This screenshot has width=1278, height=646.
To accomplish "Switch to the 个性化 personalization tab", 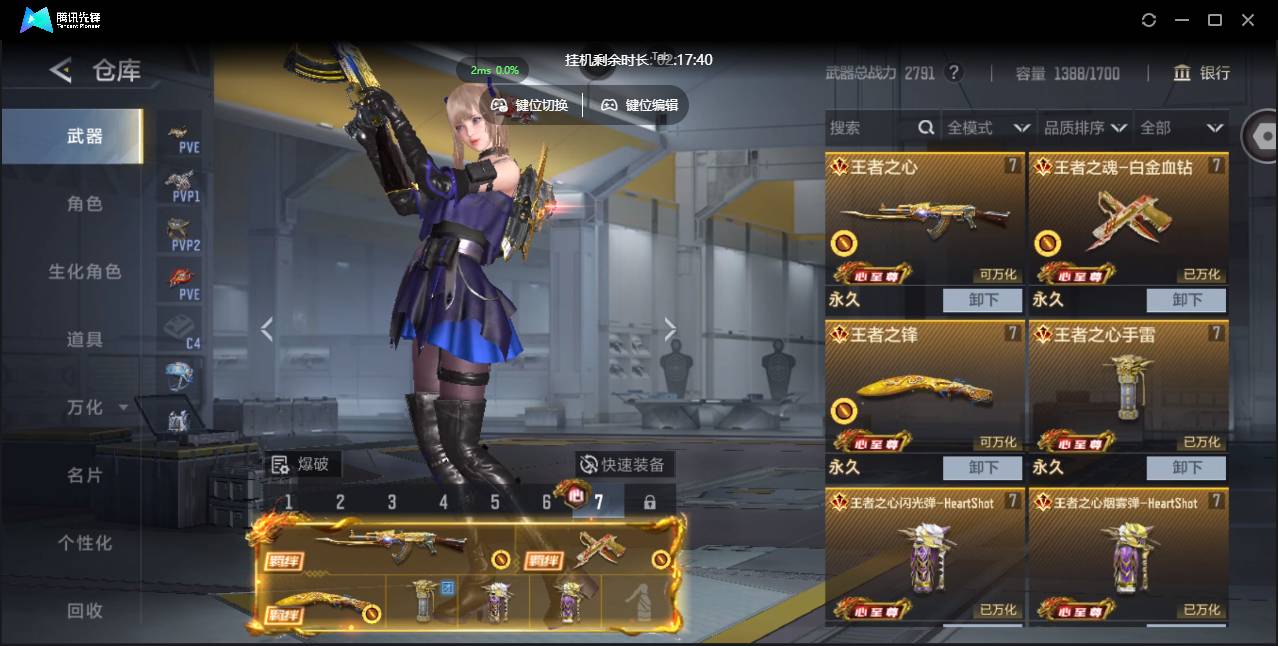I will tap(85, 543).
